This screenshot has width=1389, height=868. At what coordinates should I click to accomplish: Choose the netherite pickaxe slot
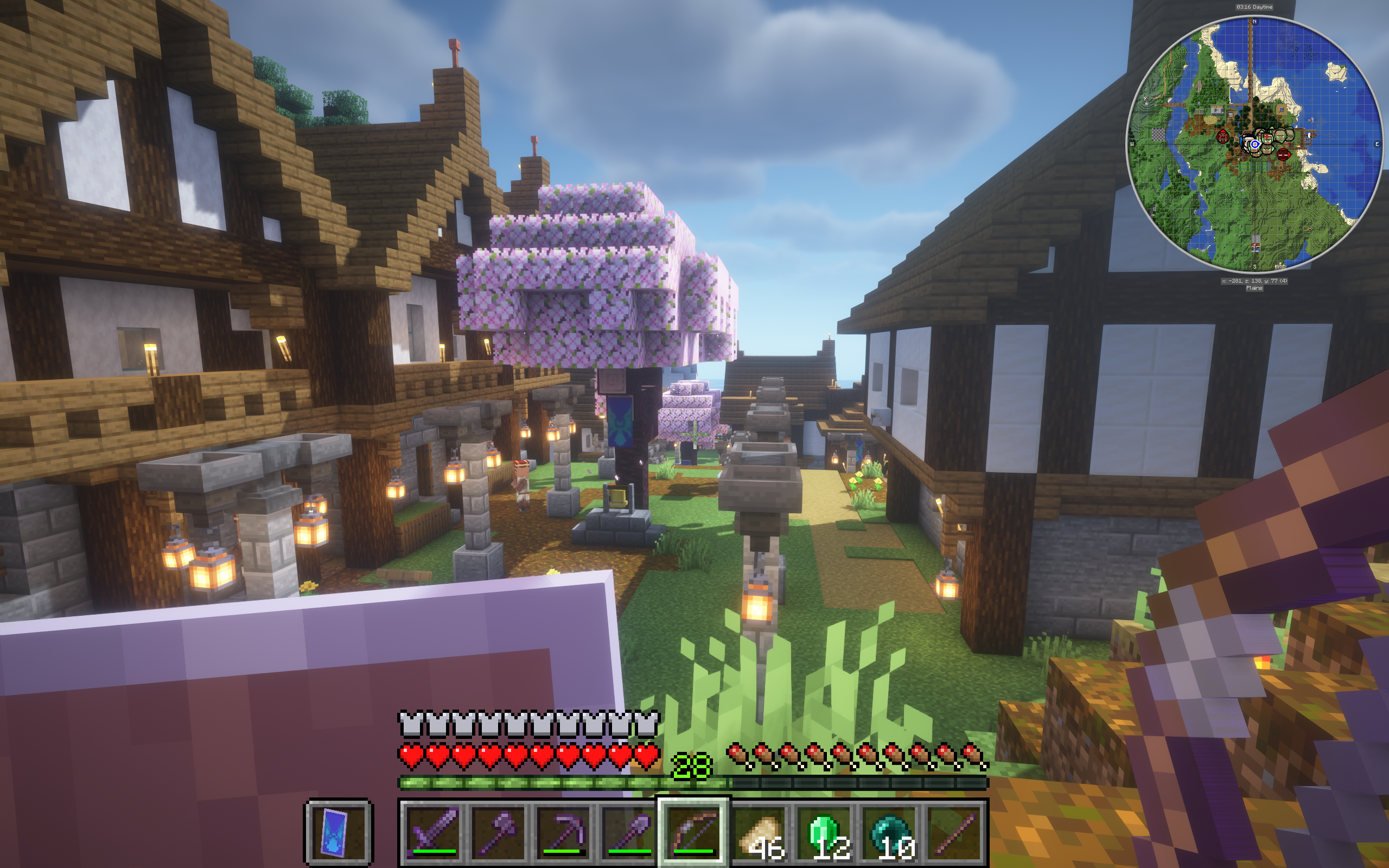[563, 831]
